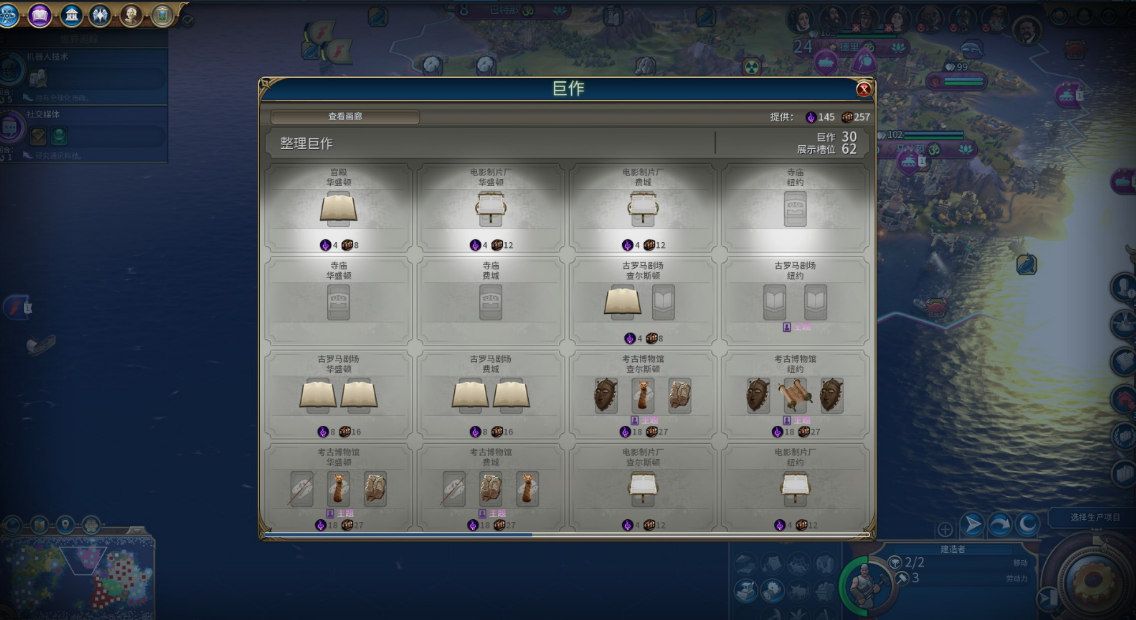Close the Great Works (巨作) window
Viewport: 1136px width, 620px height.
(863, 89)
